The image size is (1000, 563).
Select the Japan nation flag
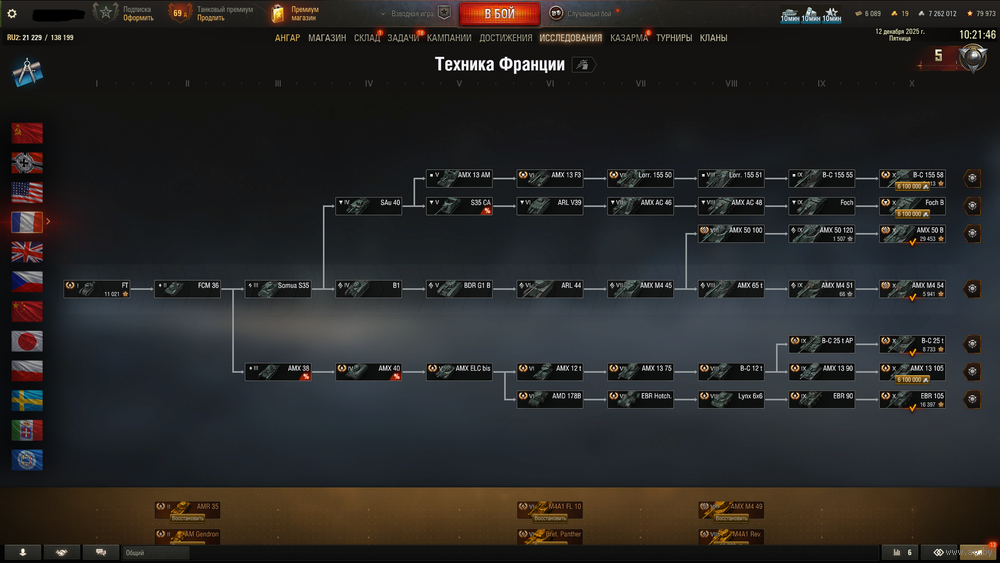tap(27, 341)
